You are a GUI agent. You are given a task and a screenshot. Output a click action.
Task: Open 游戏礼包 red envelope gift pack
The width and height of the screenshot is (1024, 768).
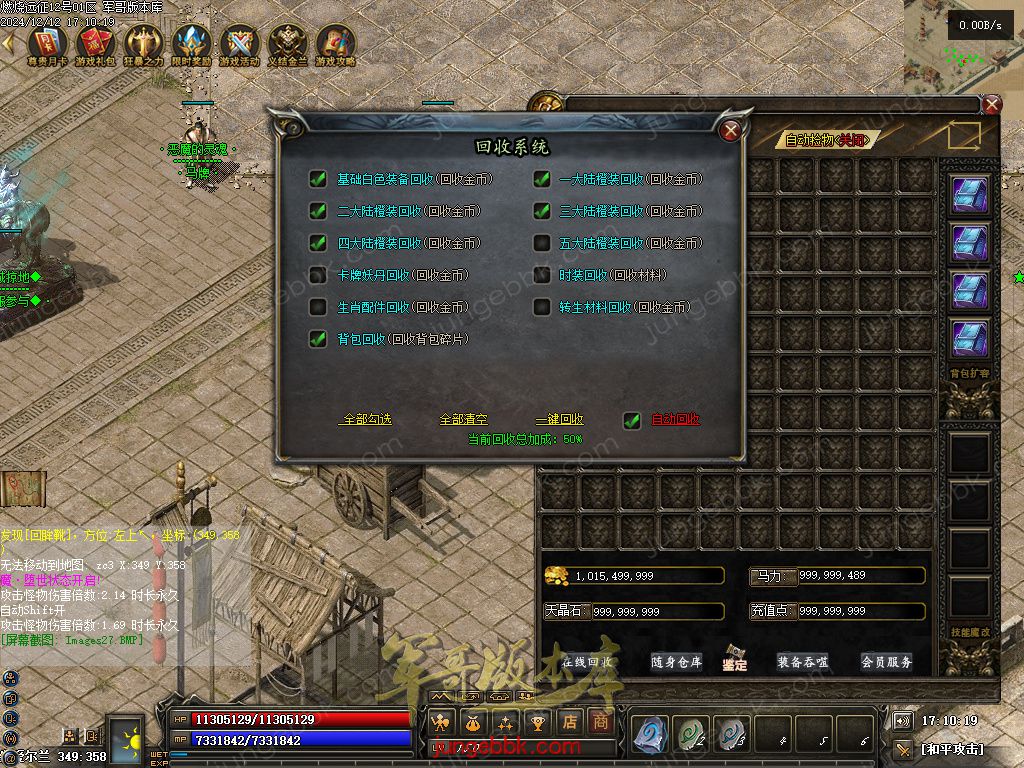pos(95,44)
